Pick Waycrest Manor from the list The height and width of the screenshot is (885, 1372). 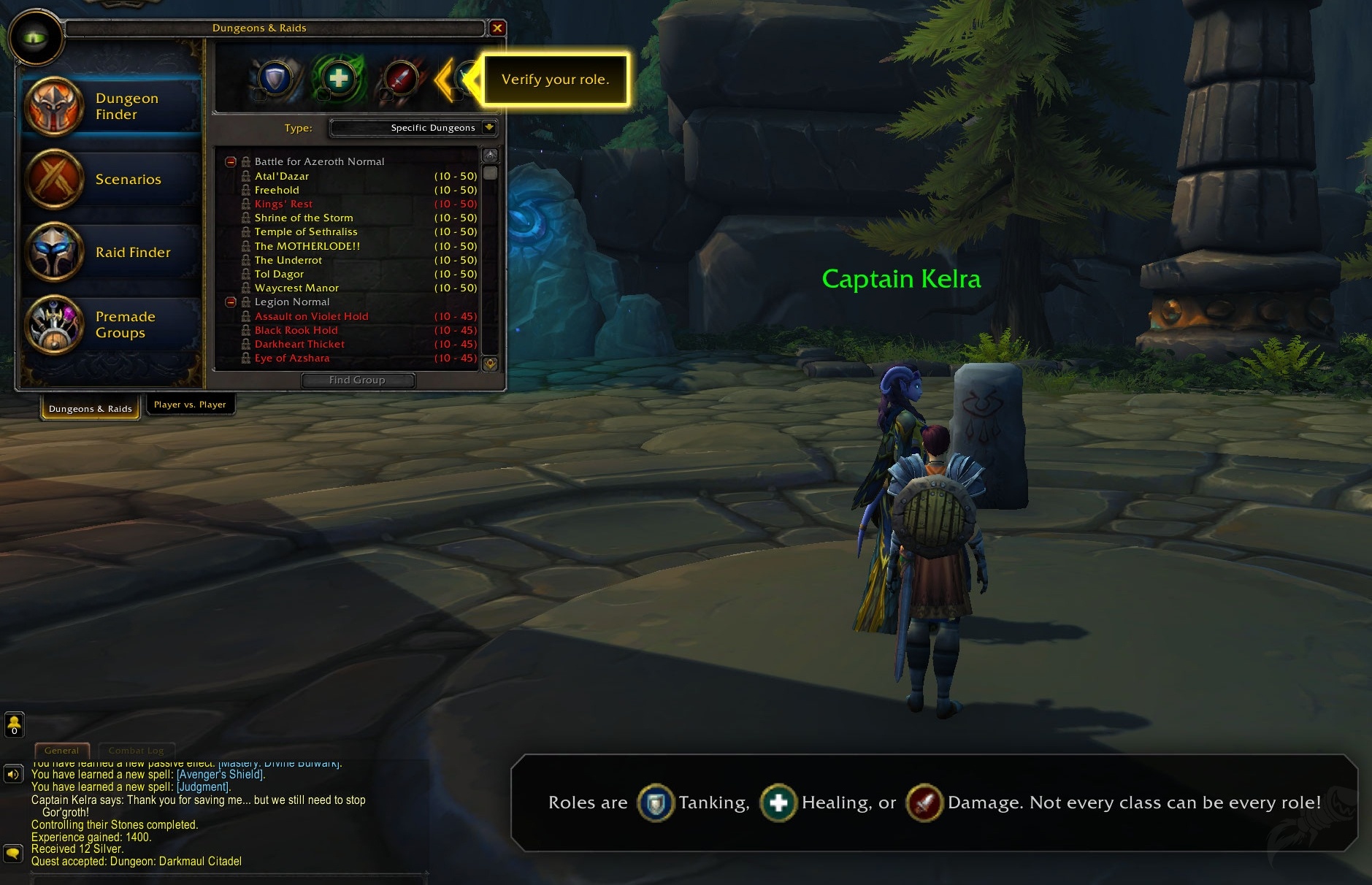click(296, 288)
